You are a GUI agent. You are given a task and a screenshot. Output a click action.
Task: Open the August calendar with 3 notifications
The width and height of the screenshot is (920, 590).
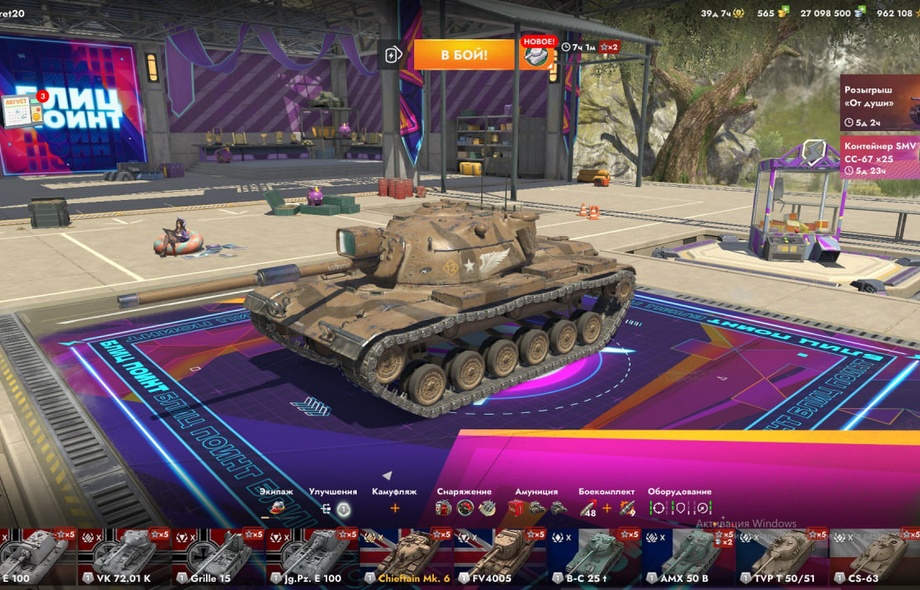[x=22, y=111]
